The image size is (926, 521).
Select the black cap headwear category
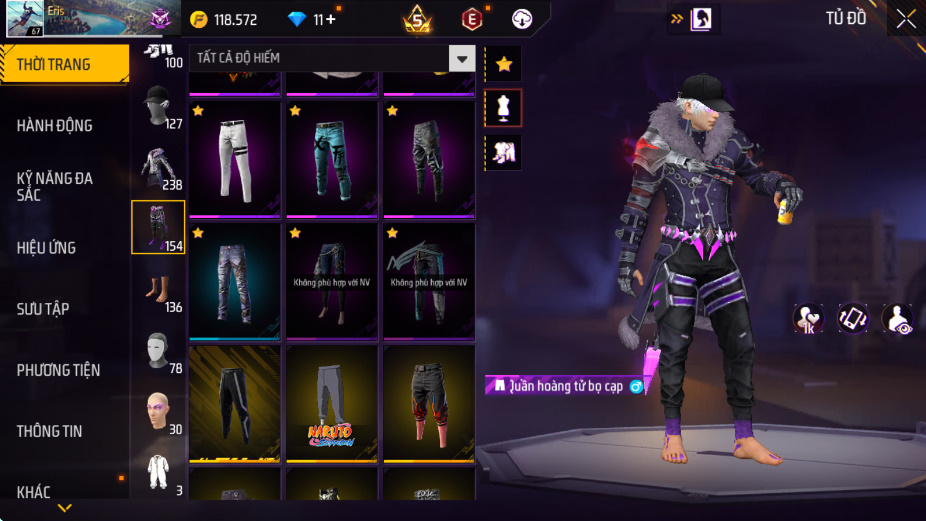pos(157,105)
